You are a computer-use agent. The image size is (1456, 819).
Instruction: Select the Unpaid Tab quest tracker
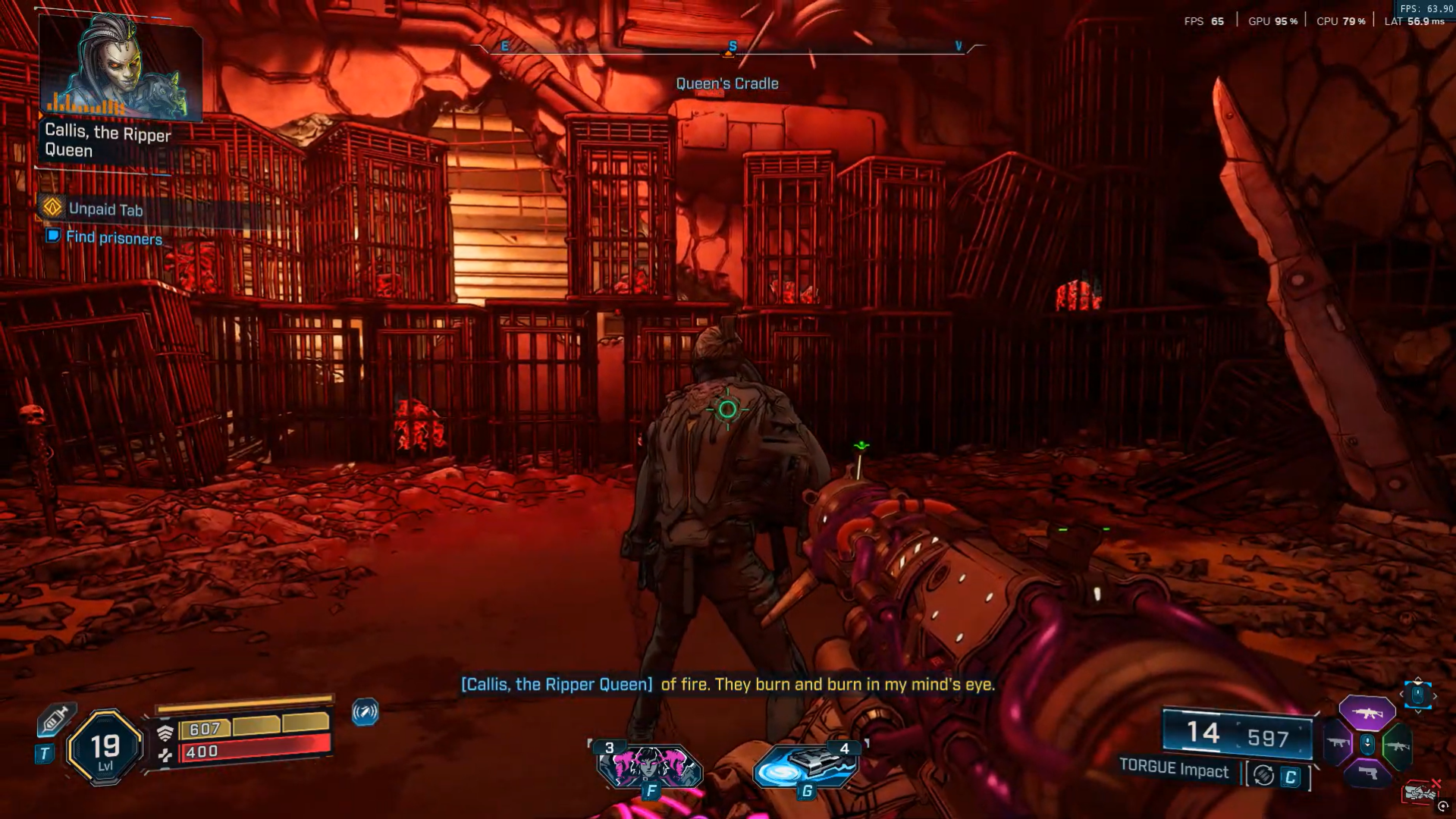click(x=105, y=209)
